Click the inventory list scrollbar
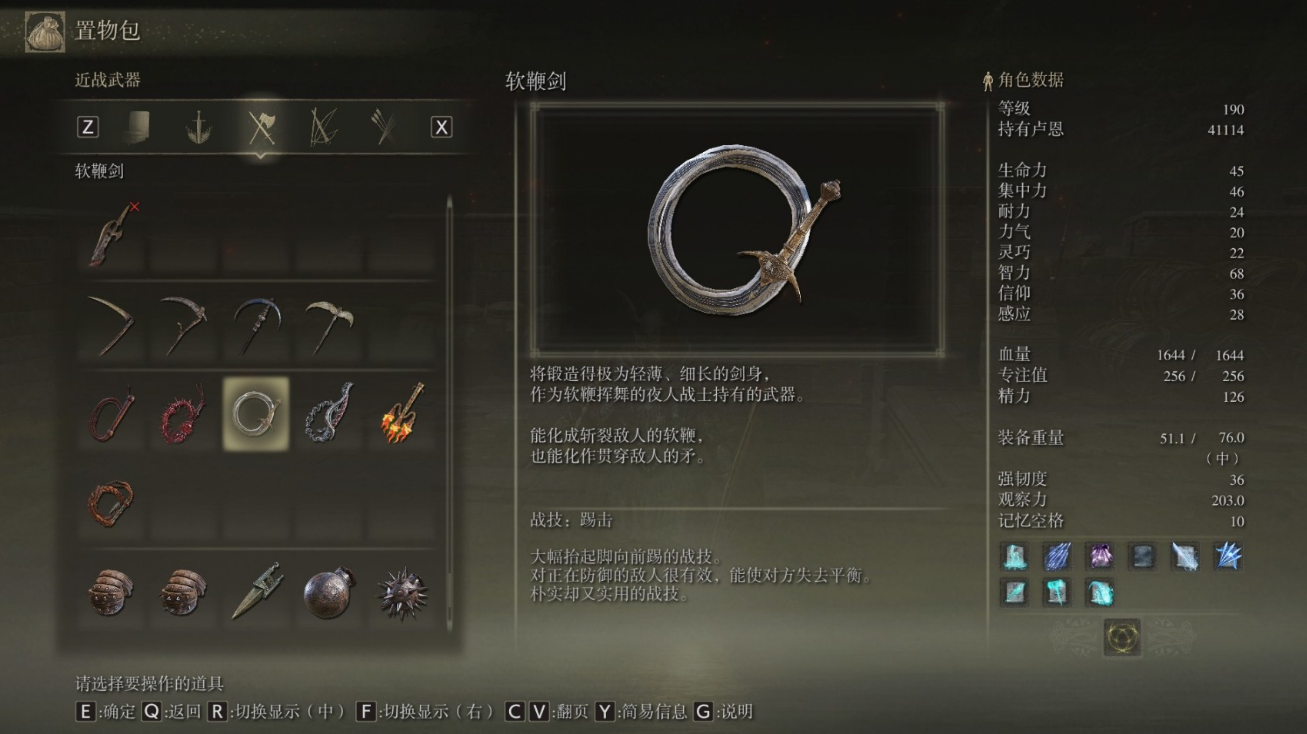The image size is (1307, 734). [449, 400]
